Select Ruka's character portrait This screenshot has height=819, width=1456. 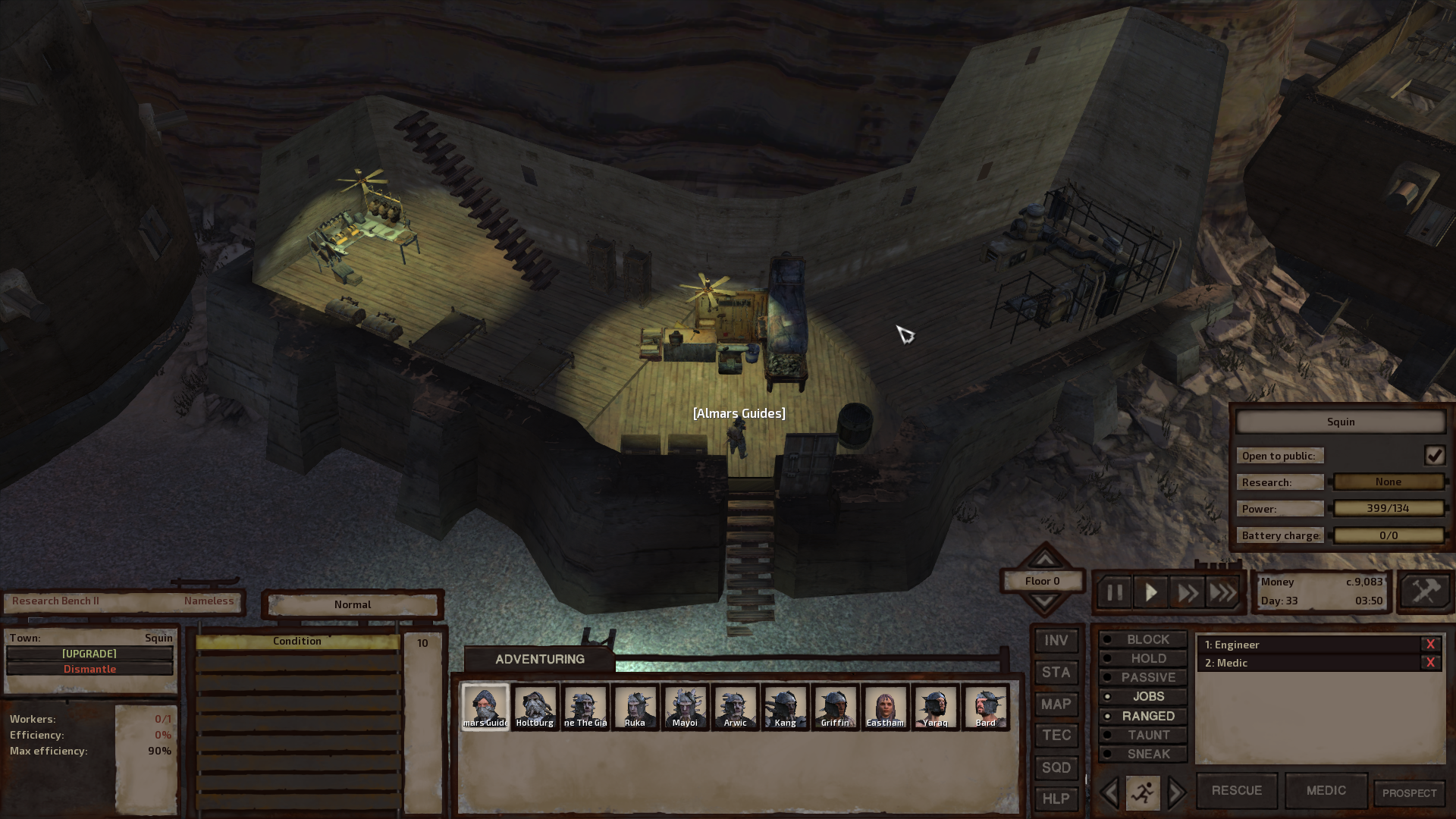[x=635, y=707]
